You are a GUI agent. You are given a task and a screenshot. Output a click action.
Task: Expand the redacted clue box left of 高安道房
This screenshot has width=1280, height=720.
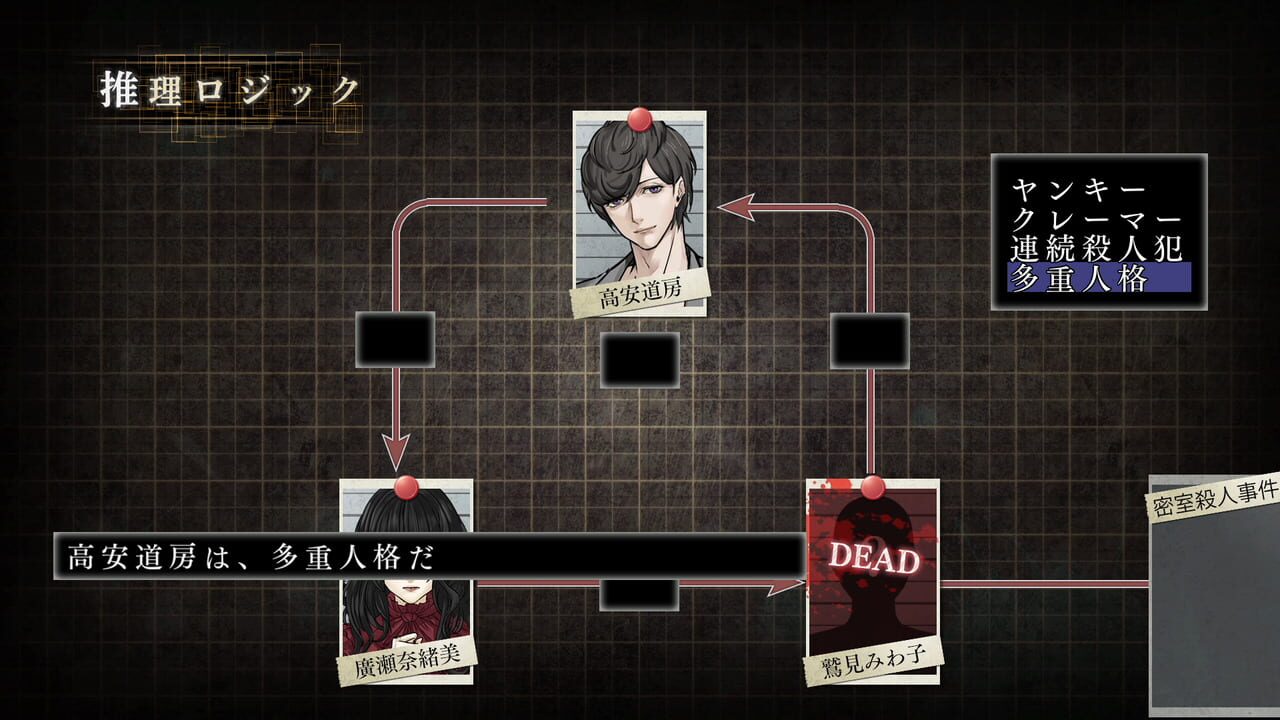(396, 340)
